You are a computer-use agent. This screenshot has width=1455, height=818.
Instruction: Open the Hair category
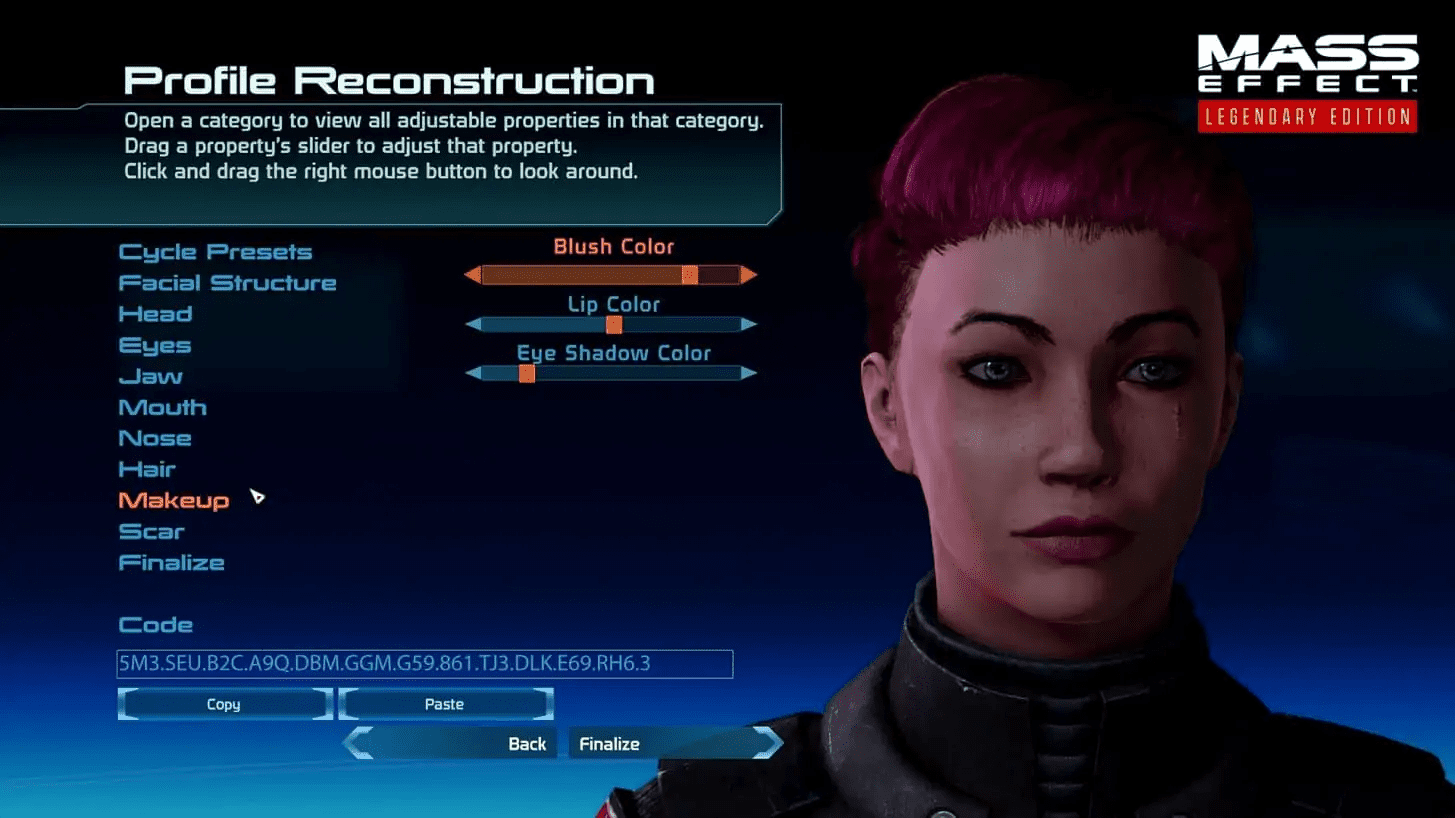[147, 468]
